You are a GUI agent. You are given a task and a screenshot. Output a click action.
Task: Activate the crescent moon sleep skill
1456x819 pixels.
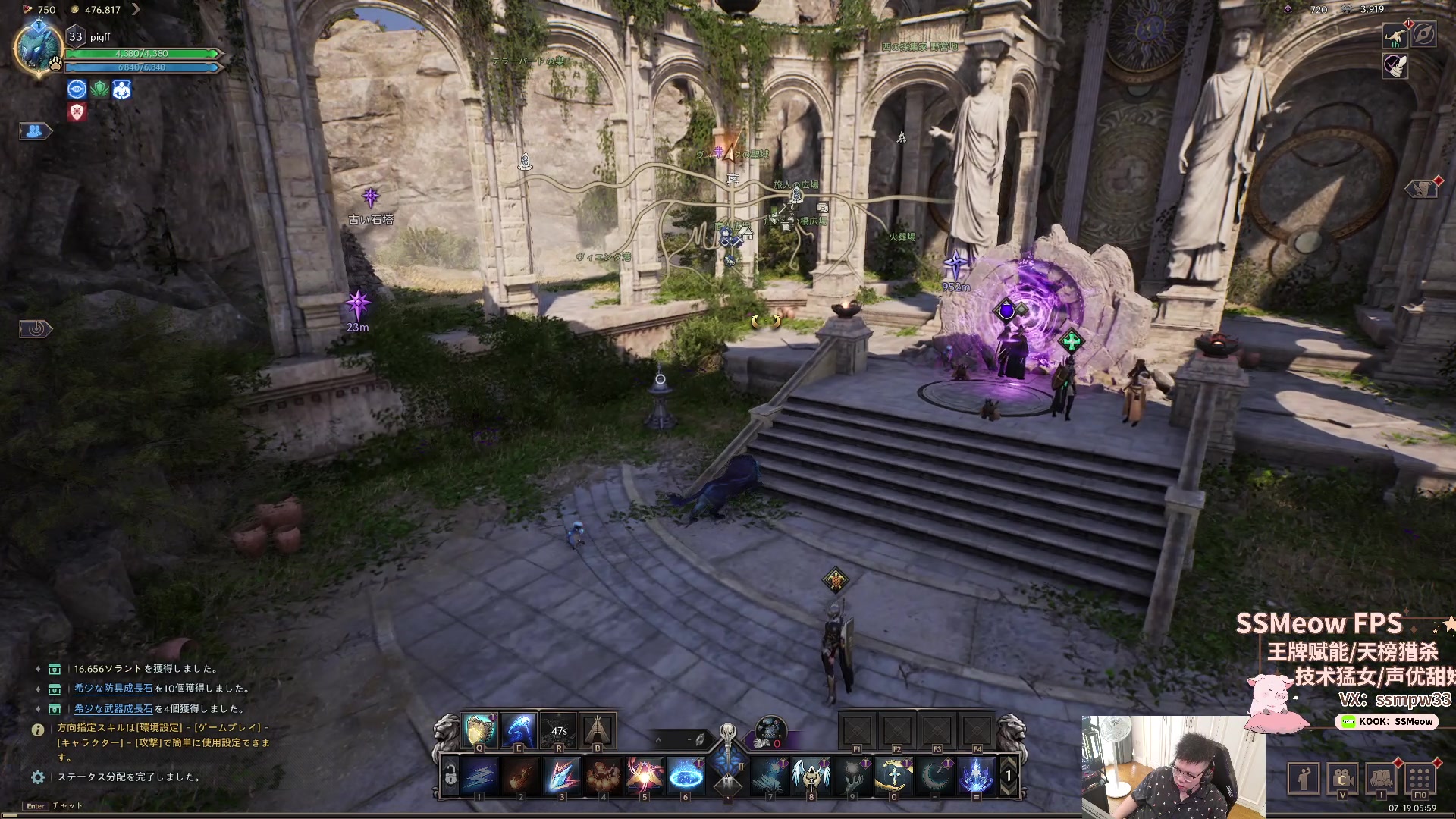(935, 775)
